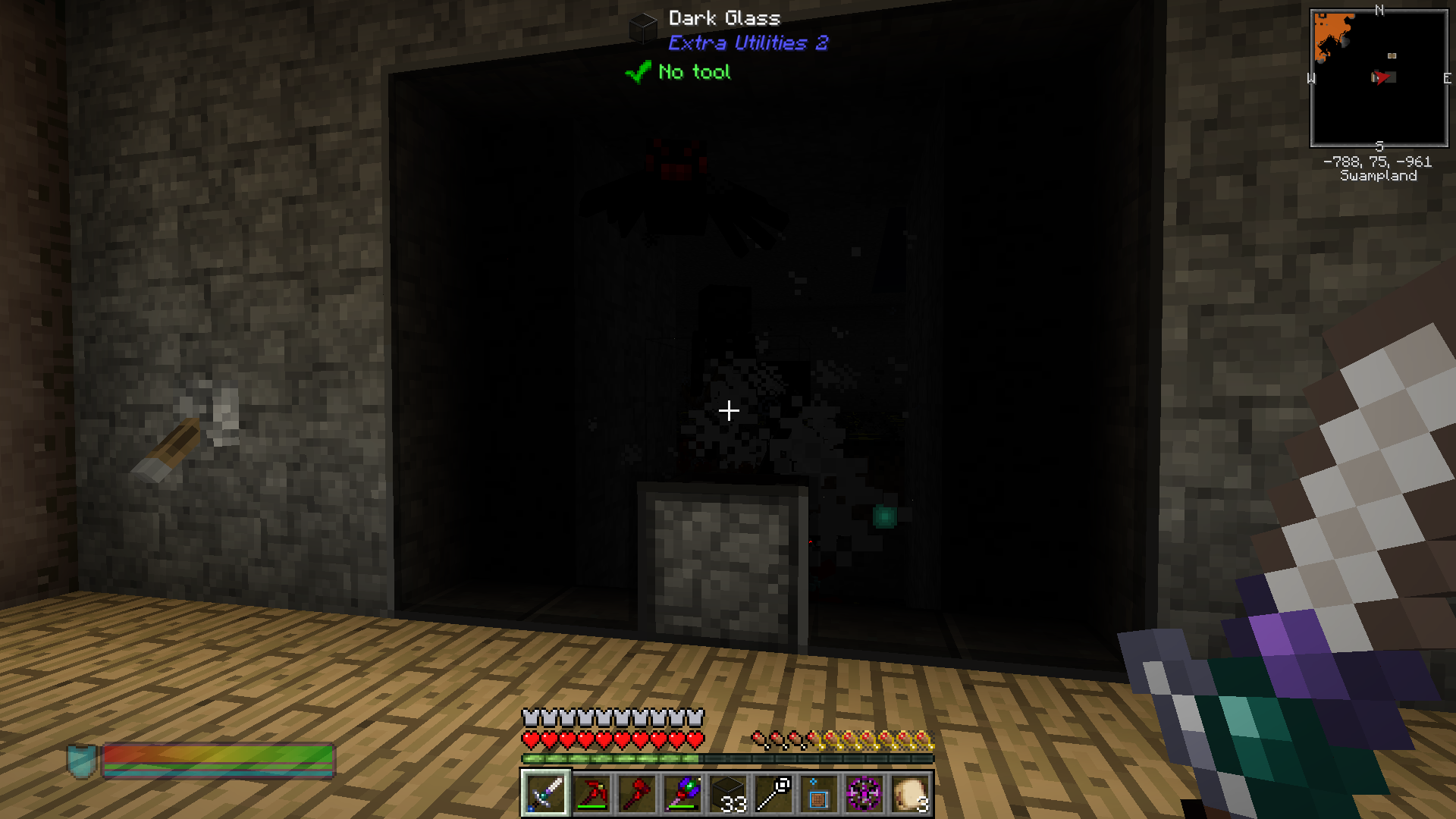This screenshot has height=819, width=1456.
Task: Select the purple gem staff slot
Action: coord(682,794)
